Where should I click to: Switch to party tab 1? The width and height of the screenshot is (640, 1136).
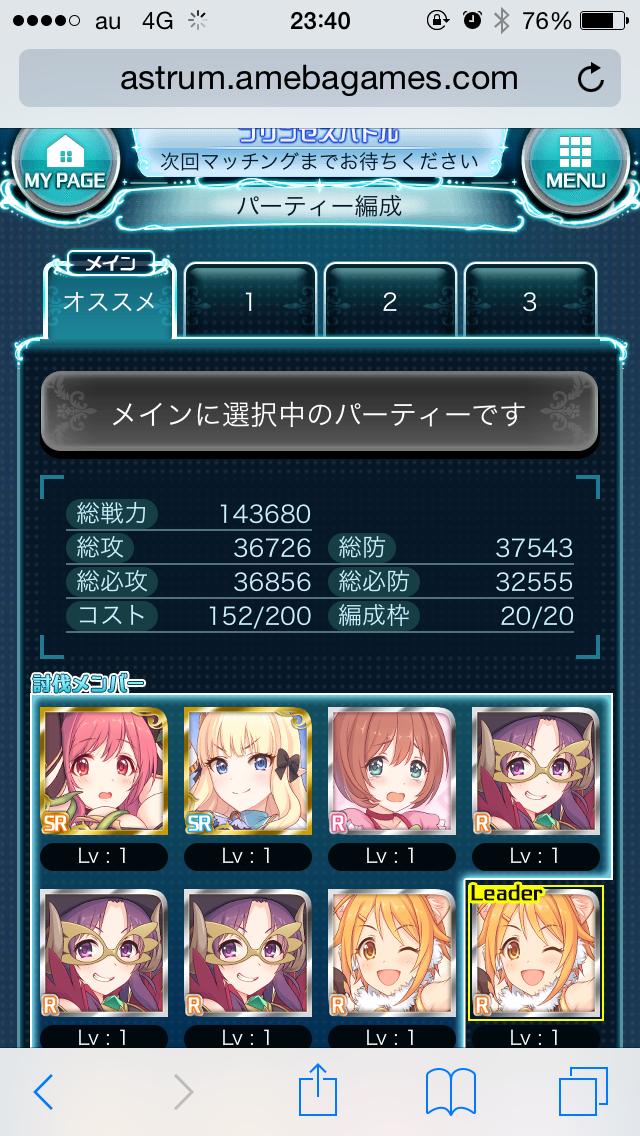pos(250,302)
